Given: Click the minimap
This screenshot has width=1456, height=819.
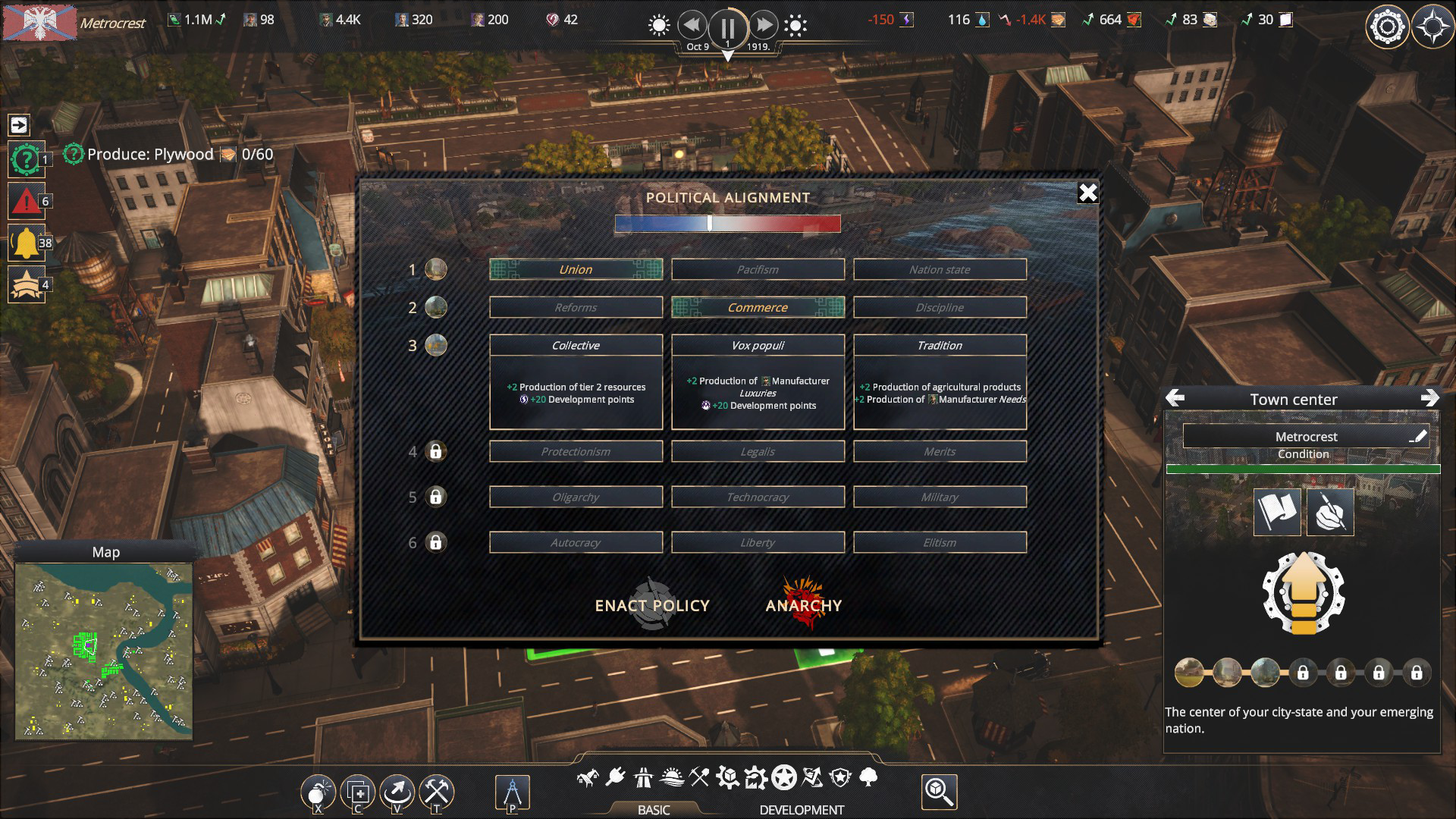Looking at the screenshot, I should pos(104,651).
